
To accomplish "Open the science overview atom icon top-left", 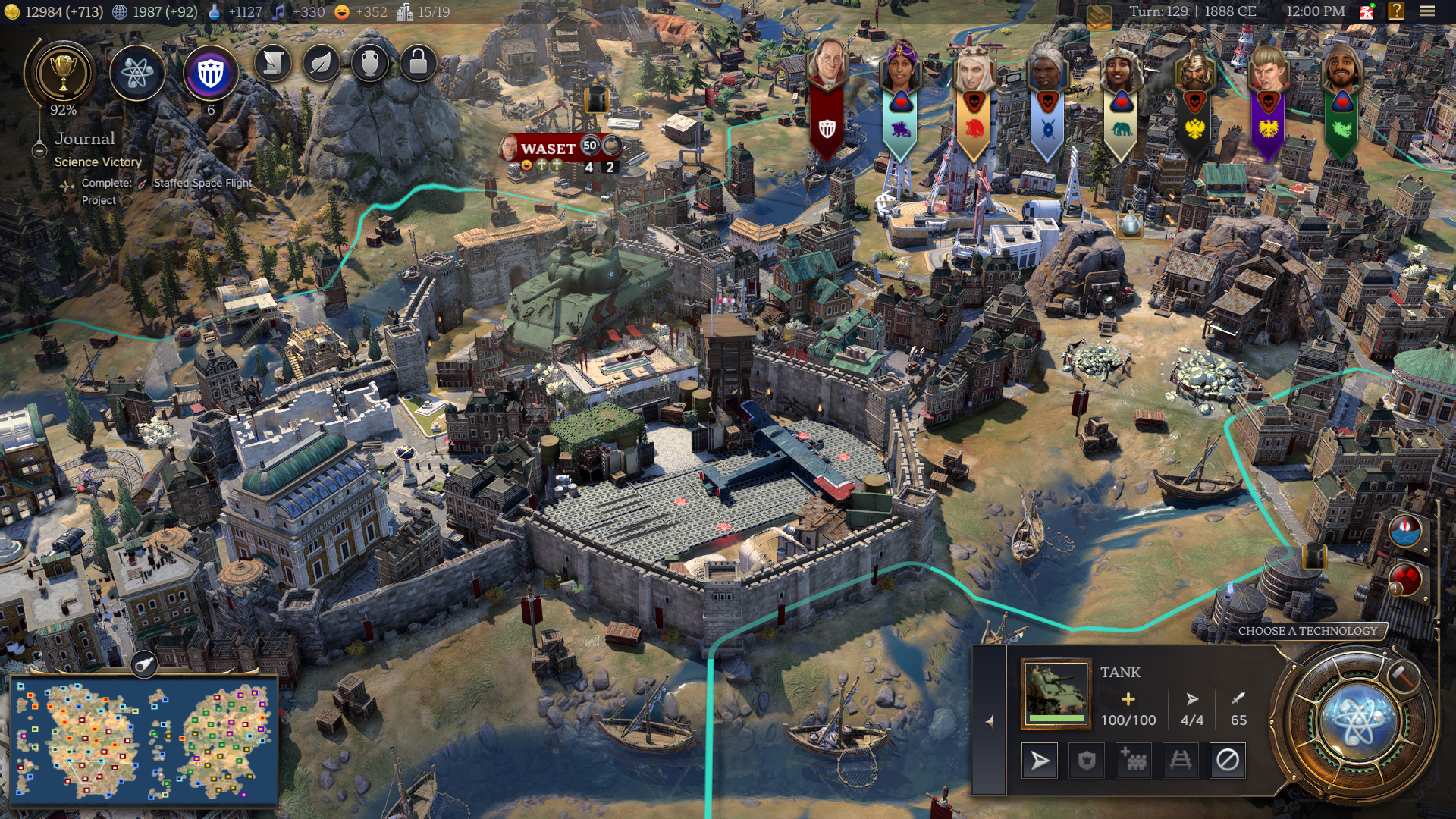I will point(140,74).
